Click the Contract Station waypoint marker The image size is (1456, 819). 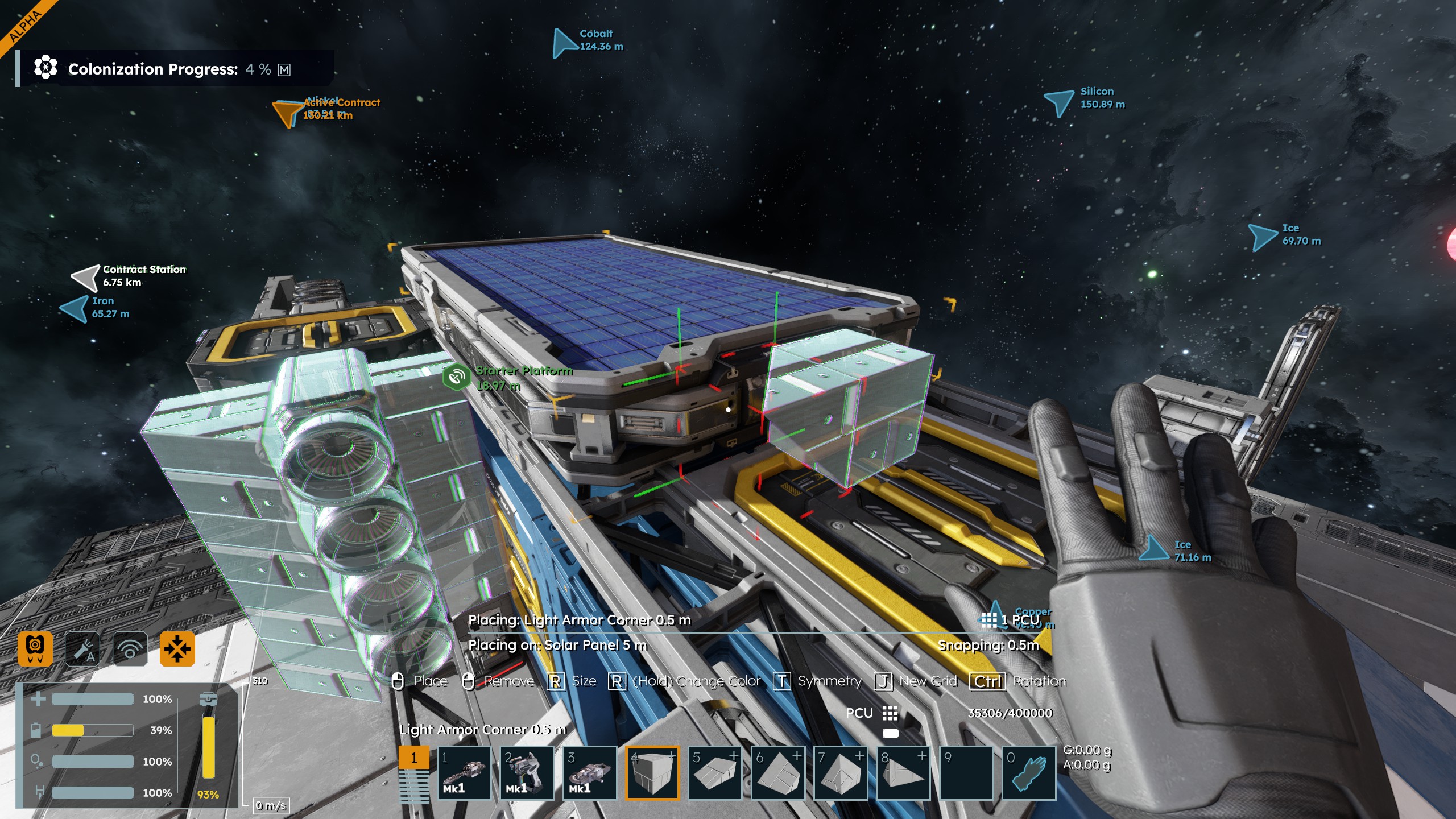(85, 277)
